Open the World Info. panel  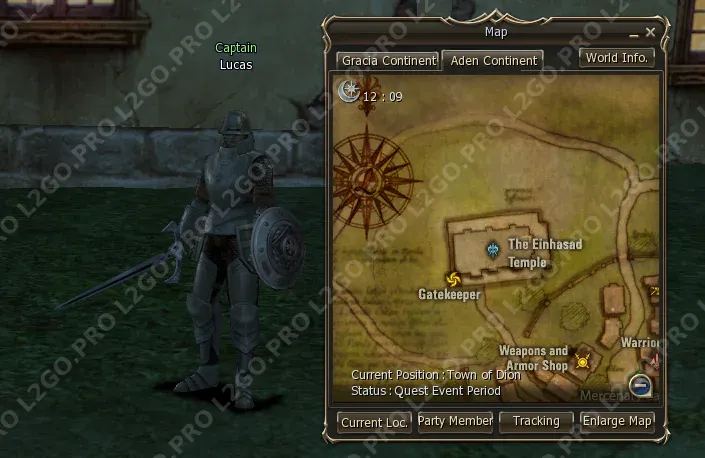click(617, 58)
